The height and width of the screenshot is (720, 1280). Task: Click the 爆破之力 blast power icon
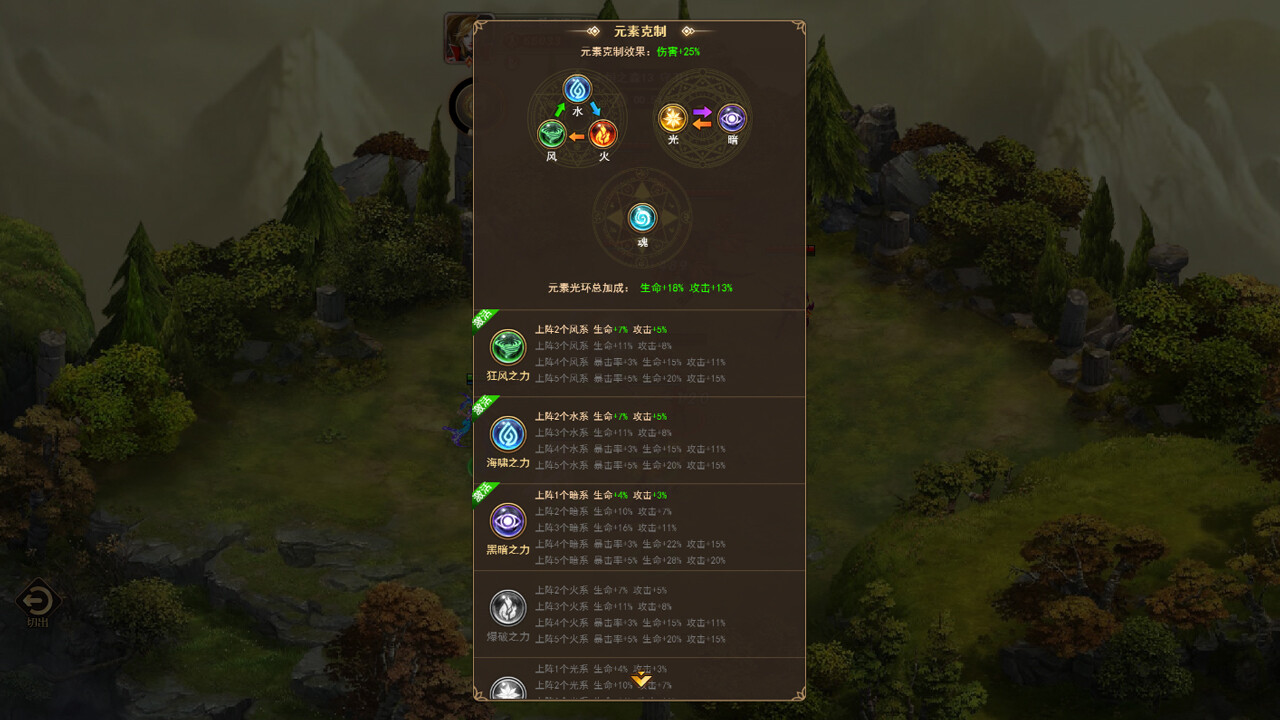click(x=507, y=607)
